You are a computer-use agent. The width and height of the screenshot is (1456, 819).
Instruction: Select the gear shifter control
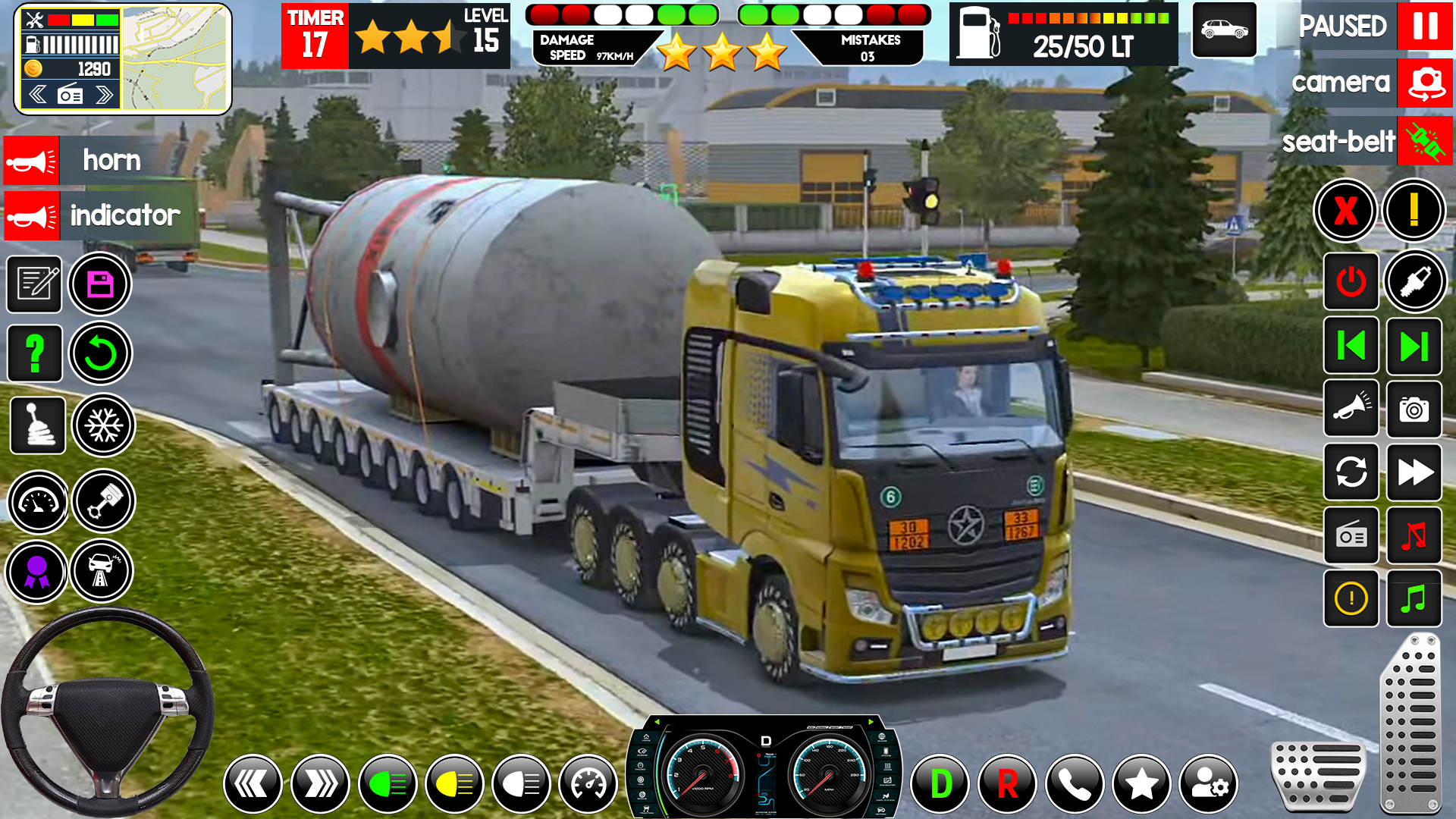[37, 425]
